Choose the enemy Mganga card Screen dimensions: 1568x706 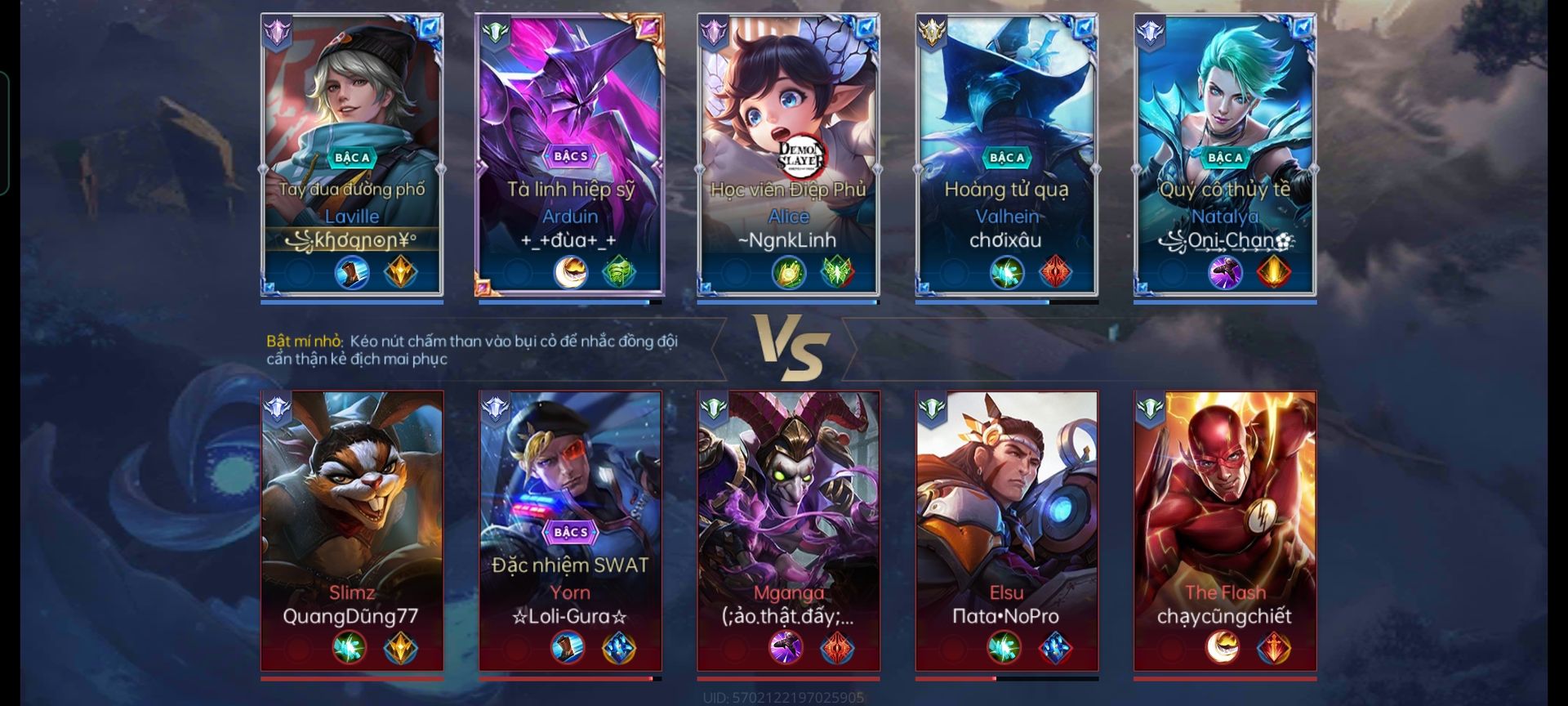point(788,529)
